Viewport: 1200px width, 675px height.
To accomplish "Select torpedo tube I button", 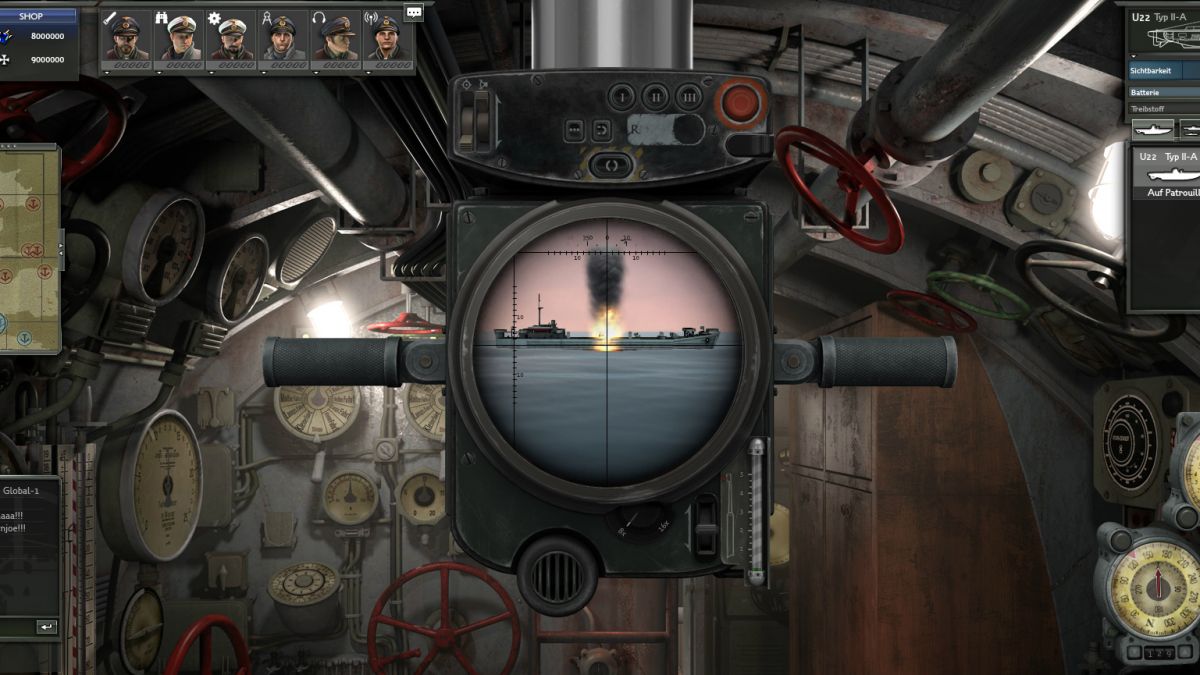I will click(x=622, y=97).
